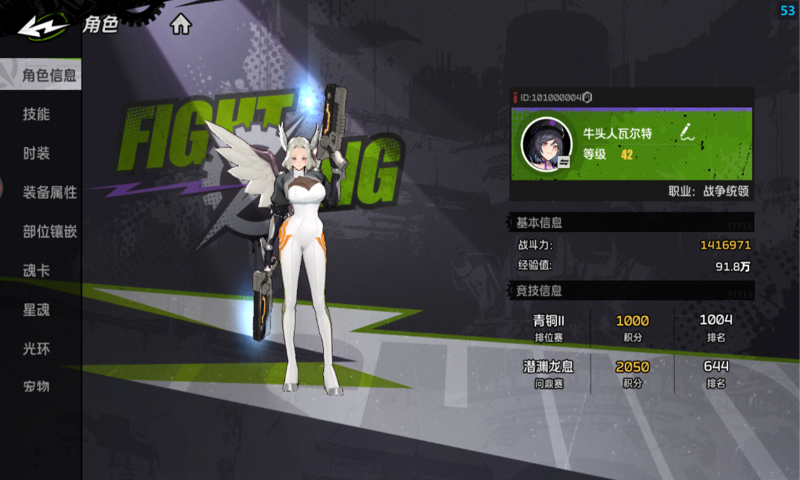Return home via the house icon

coord(180,25)
